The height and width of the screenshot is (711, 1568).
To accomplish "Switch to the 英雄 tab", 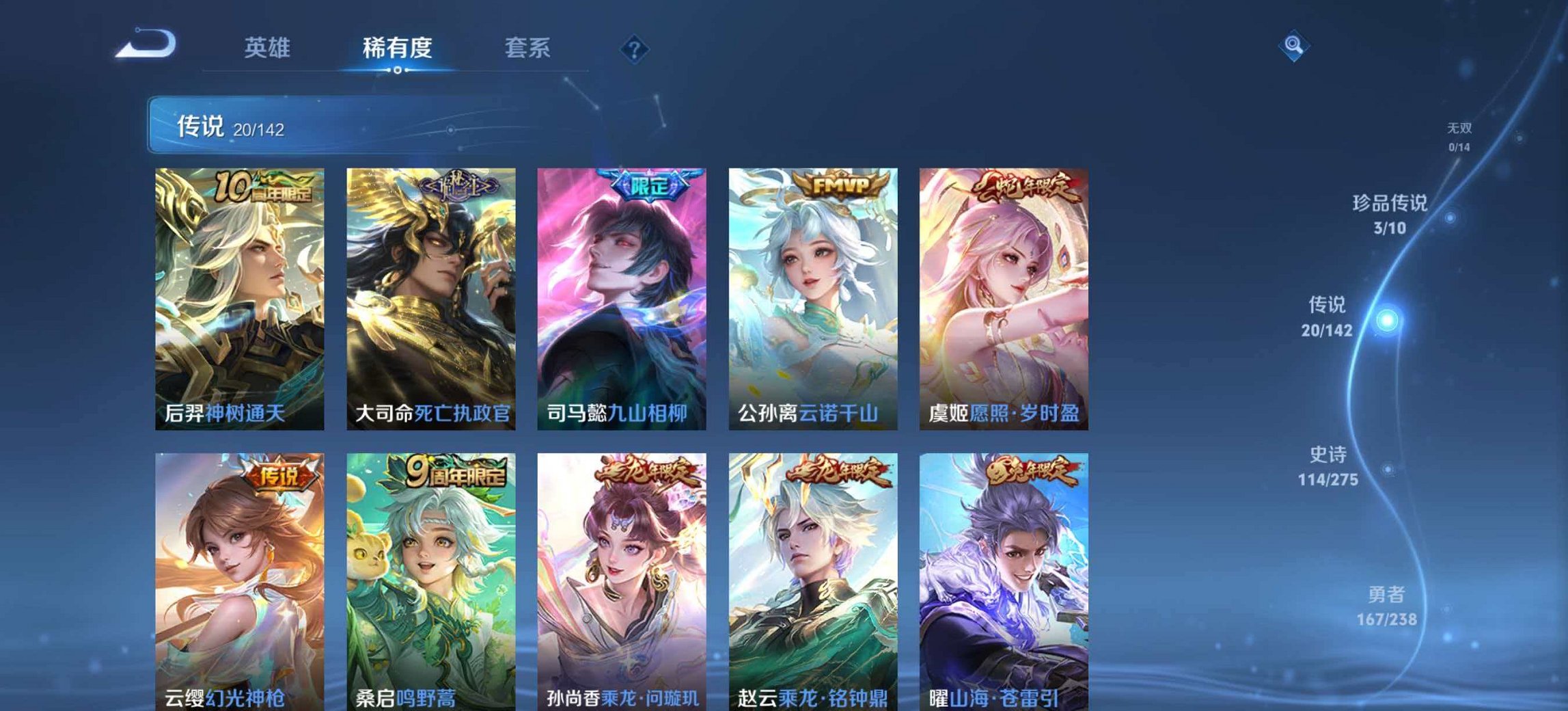I will point(269,48).
